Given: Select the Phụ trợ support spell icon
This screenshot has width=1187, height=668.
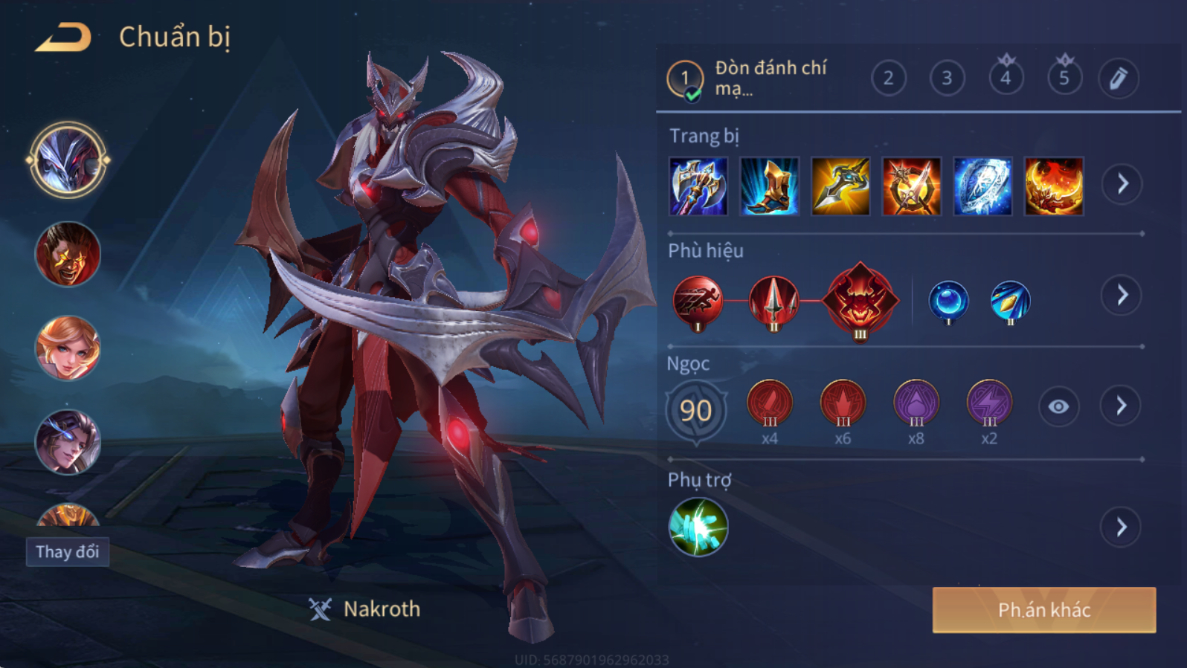Looking at the screenshot, I should (x=698, y=527).
